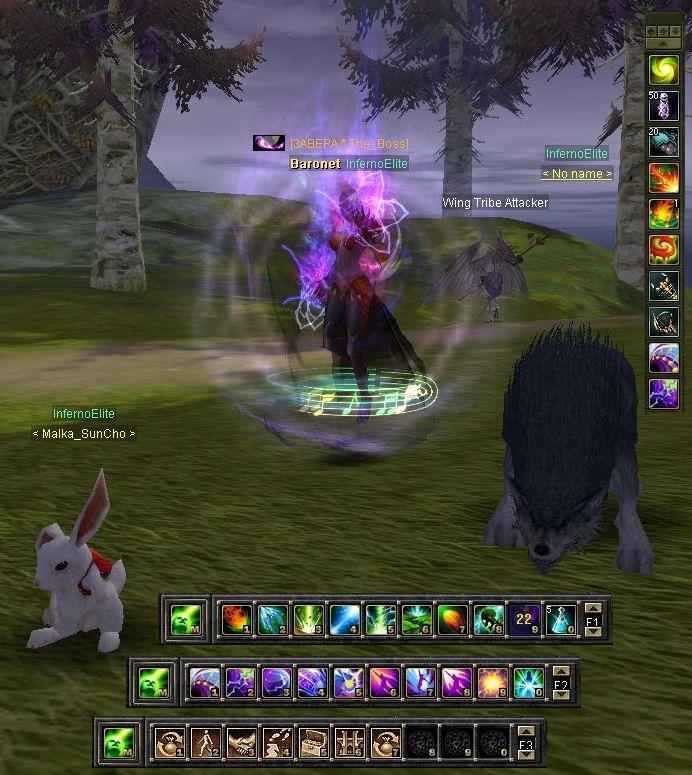The height and width of the screenshot is (775, 692).
Task: Choose the walking figure action icon
Action: (205, 744)
